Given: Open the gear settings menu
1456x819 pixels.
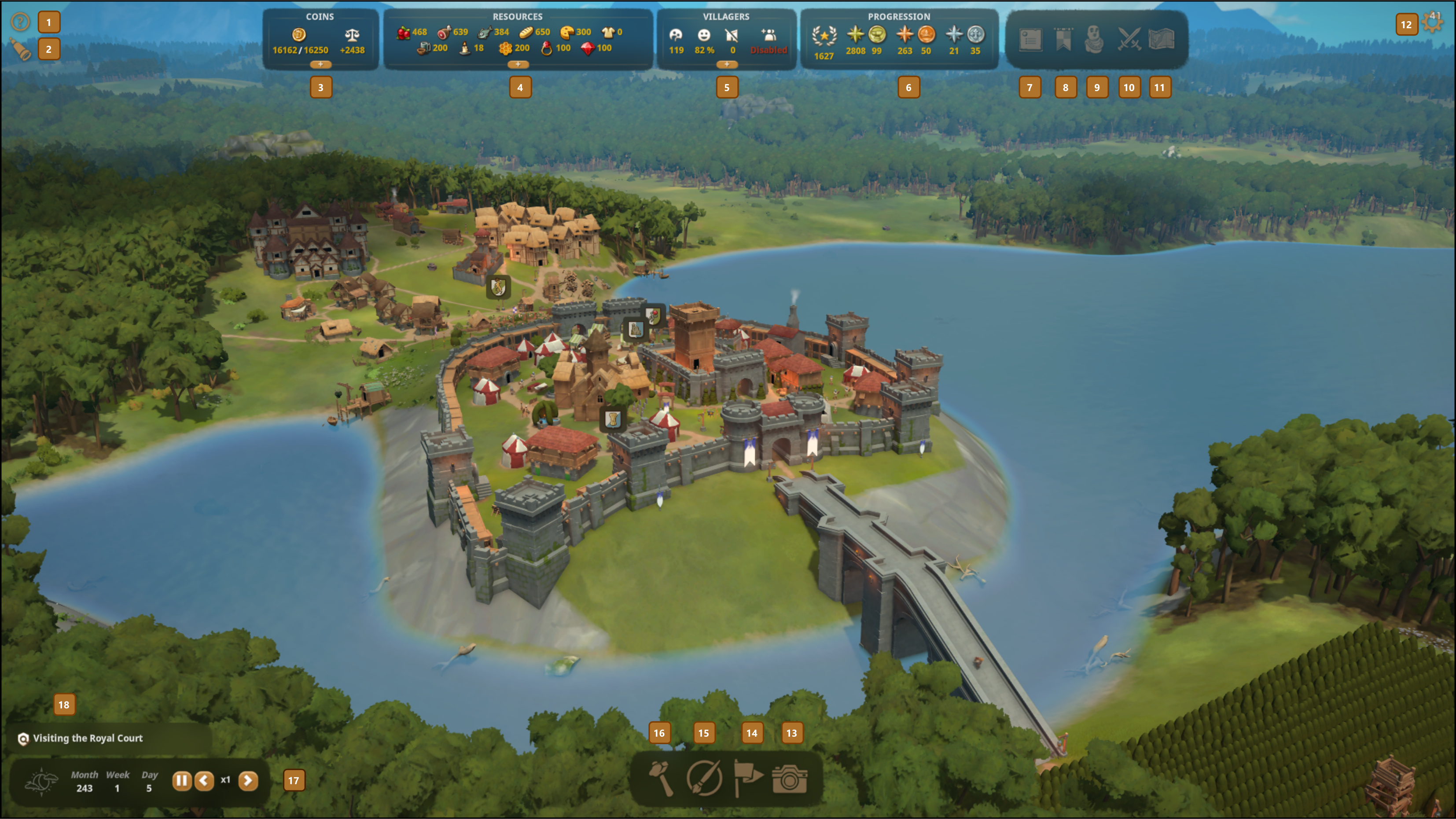Looking at the screenshot, I should click(x=1434, y=23).
